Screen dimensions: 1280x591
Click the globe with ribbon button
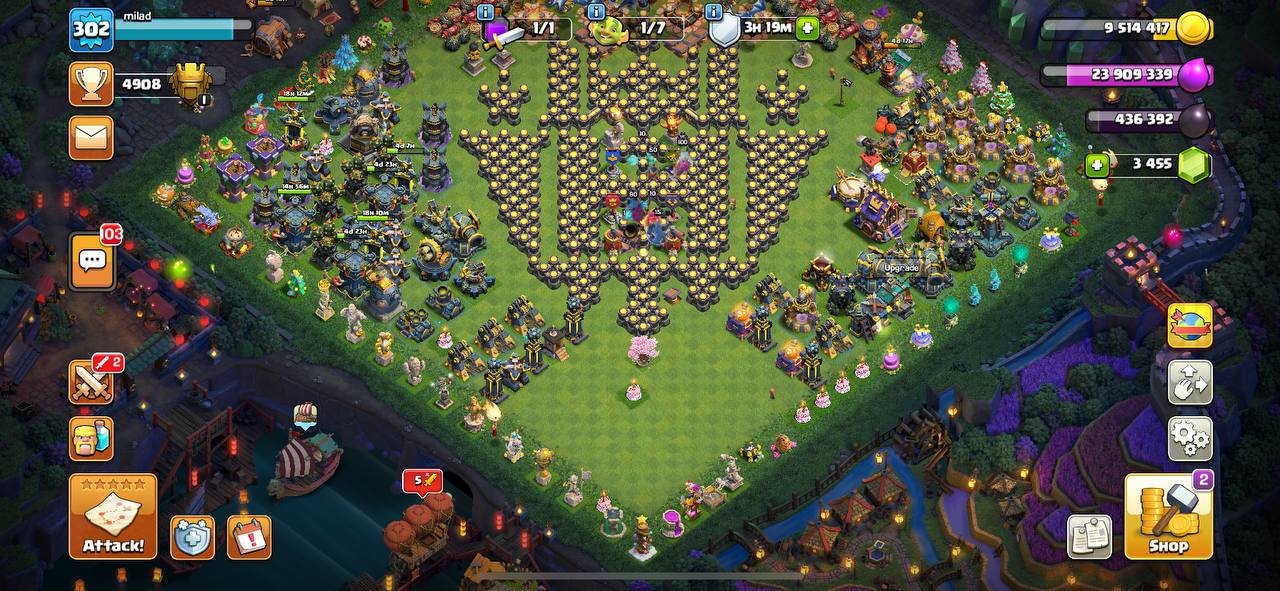(x=1190, y=326)
